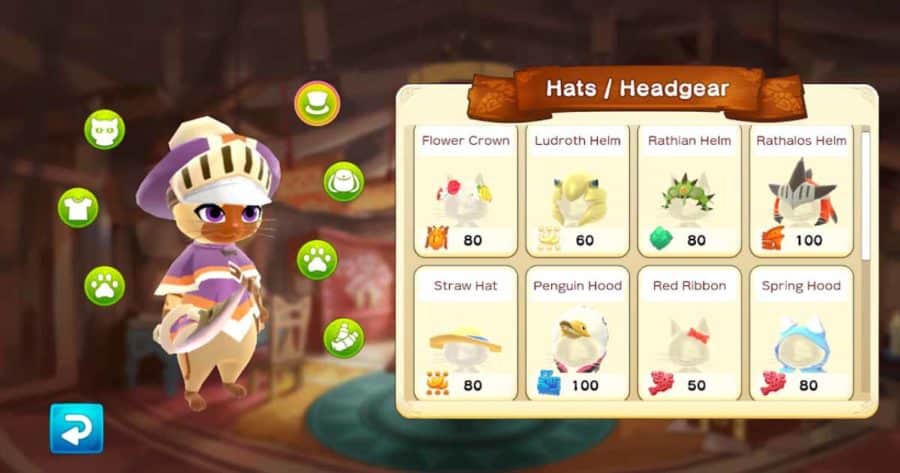This screenshot has height=473, width=900.
Task: Open the backpack accessory category
Action: tap(343, 181)
